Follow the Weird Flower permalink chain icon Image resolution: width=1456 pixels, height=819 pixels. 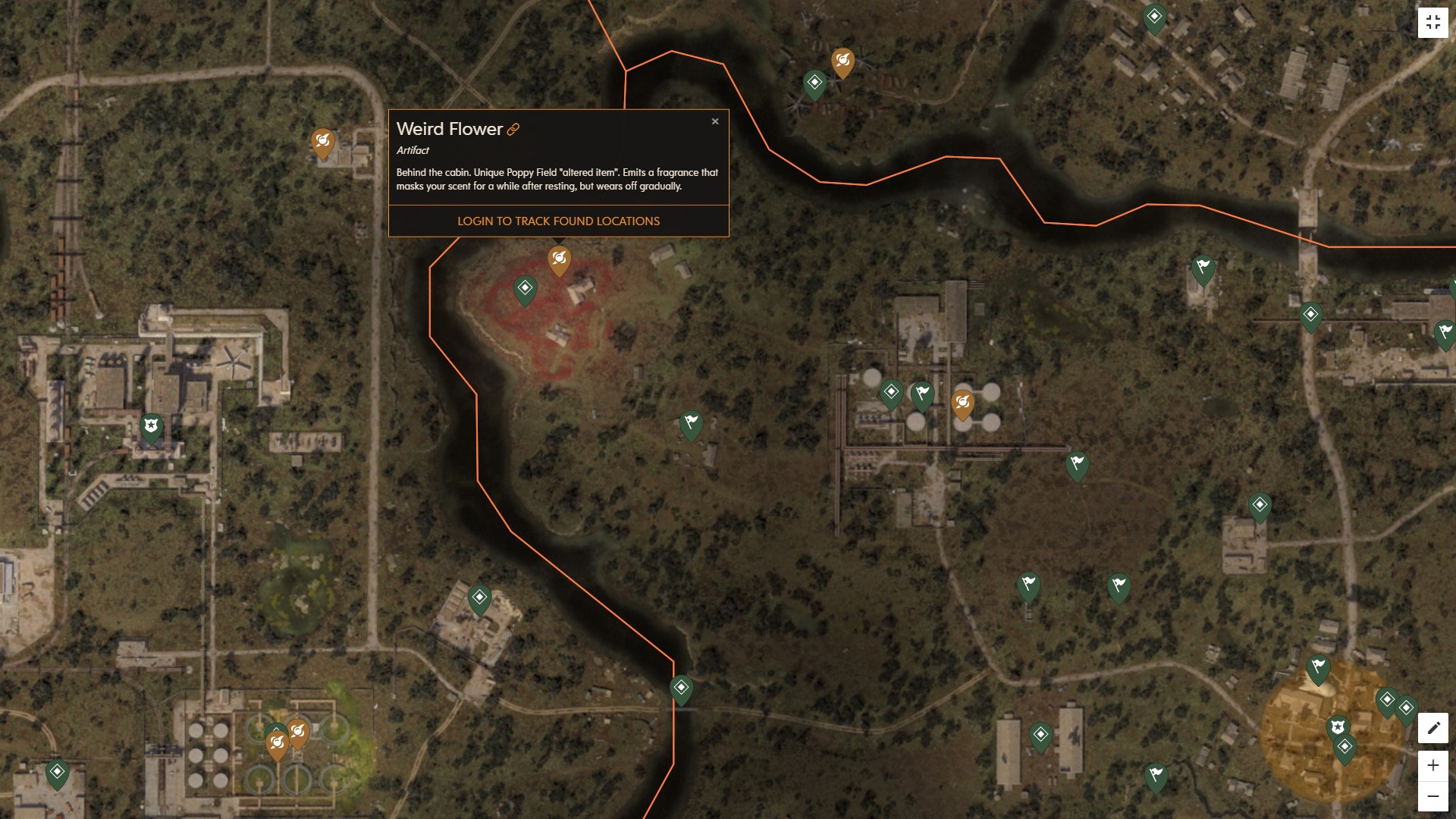pyautogui.click(x=514, y=129)
